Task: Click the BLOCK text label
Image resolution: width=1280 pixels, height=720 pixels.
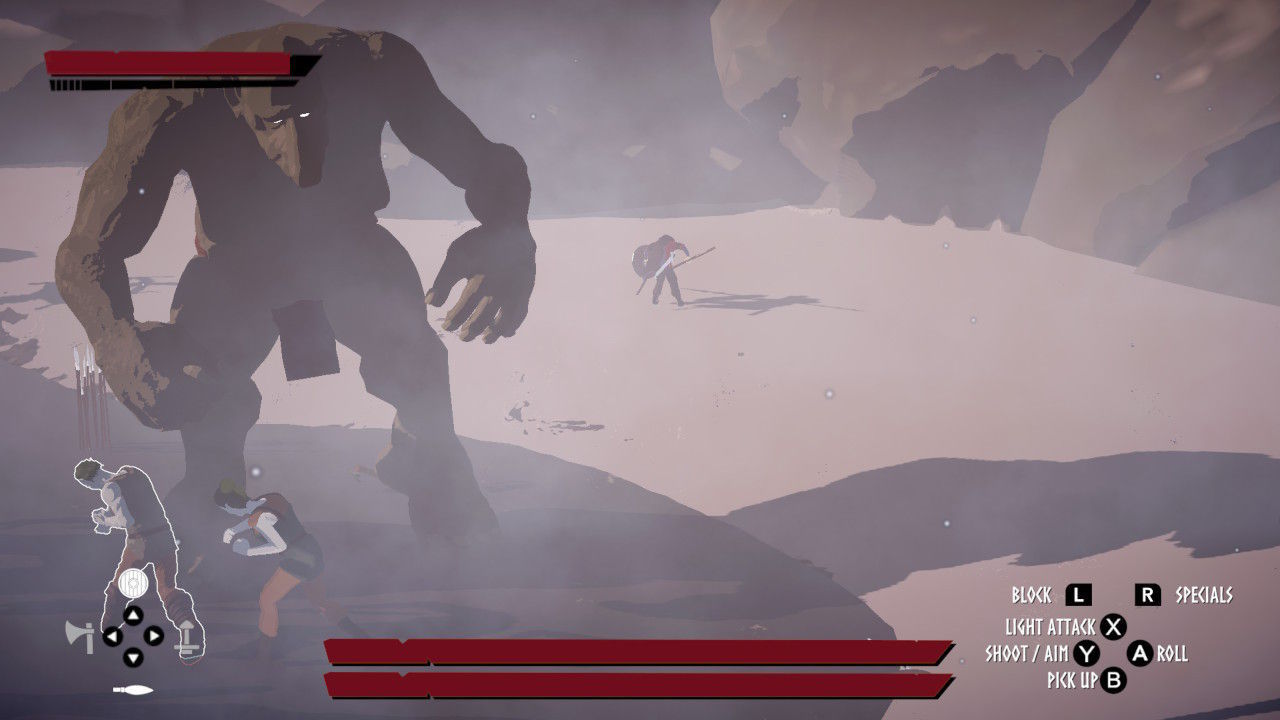Action: (x=1032, y=594)
